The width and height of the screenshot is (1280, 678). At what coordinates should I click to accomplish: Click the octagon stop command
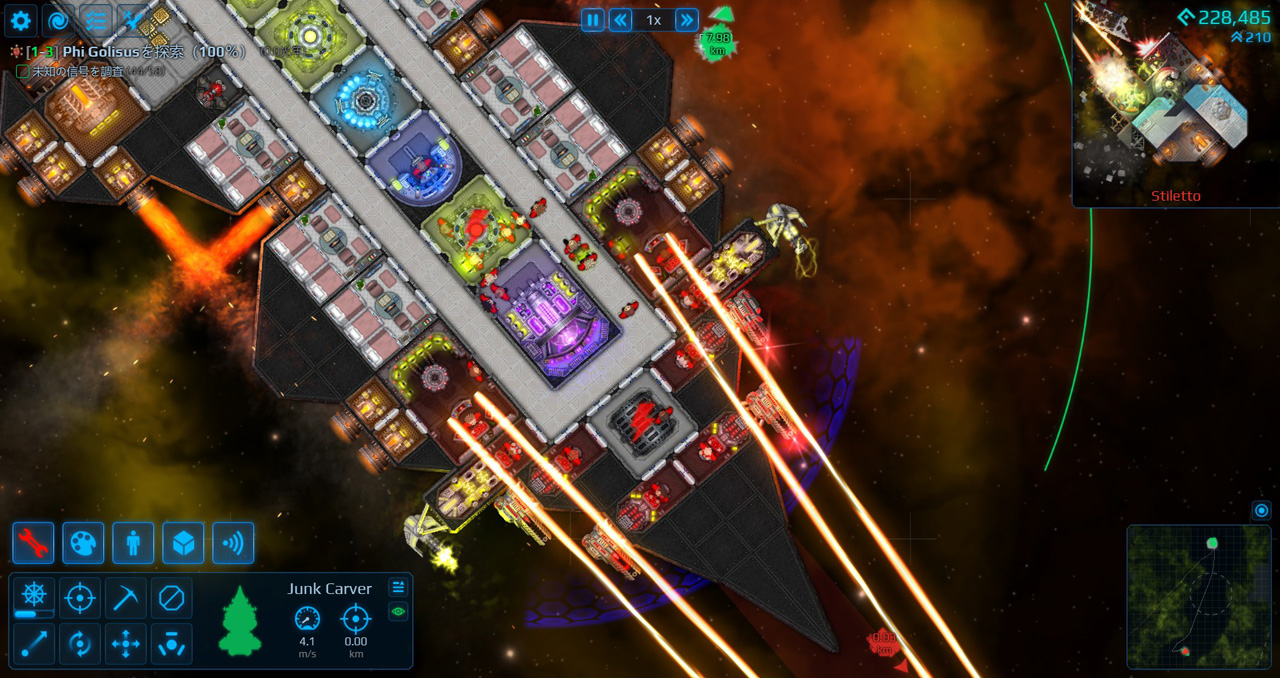[x=171, y=598]
